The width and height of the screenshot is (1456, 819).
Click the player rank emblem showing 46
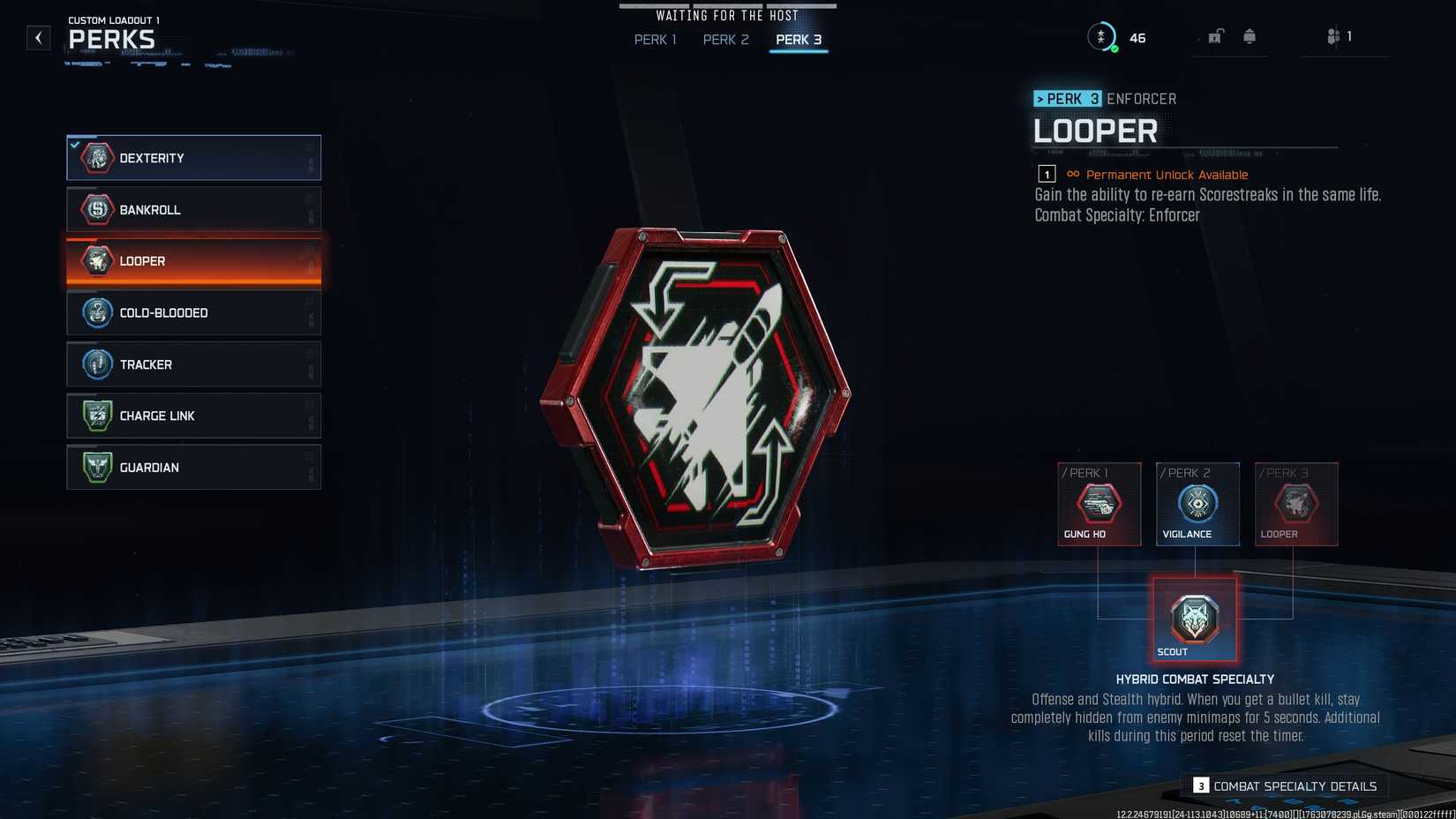[1103, 37]
